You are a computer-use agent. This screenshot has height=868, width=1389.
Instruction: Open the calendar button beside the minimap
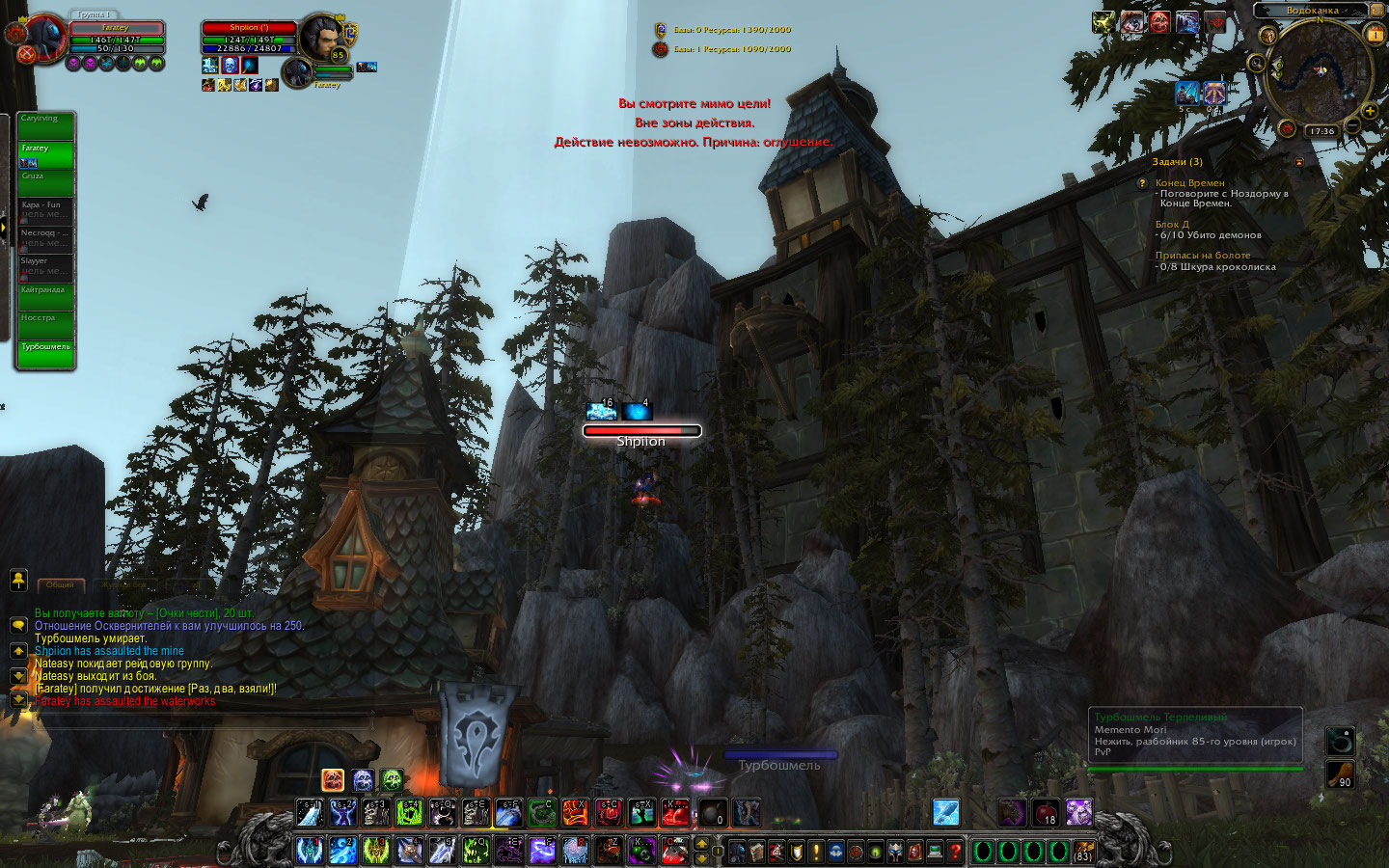(1375, 34)
